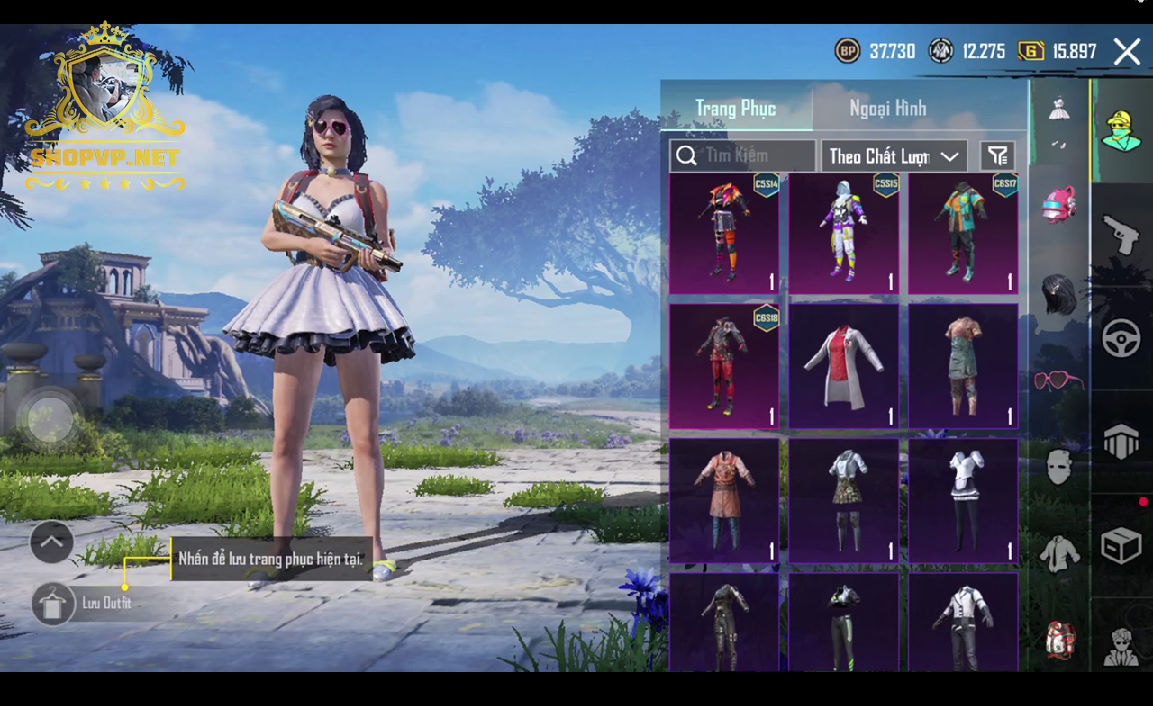Select the pink helmet slot
The image size is (1153, 706).
[1059, 205]
